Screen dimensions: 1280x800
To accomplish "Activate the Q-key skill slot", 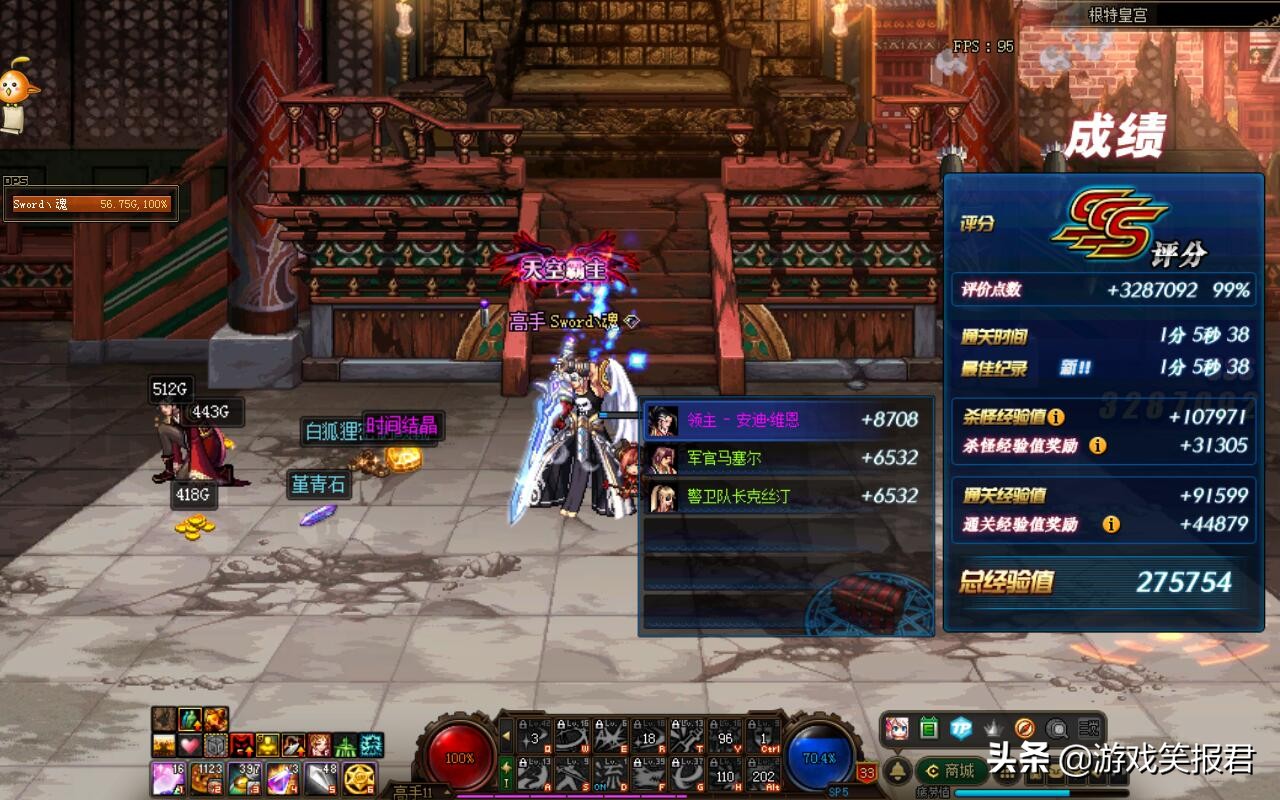I will click(x=534, y=735).
